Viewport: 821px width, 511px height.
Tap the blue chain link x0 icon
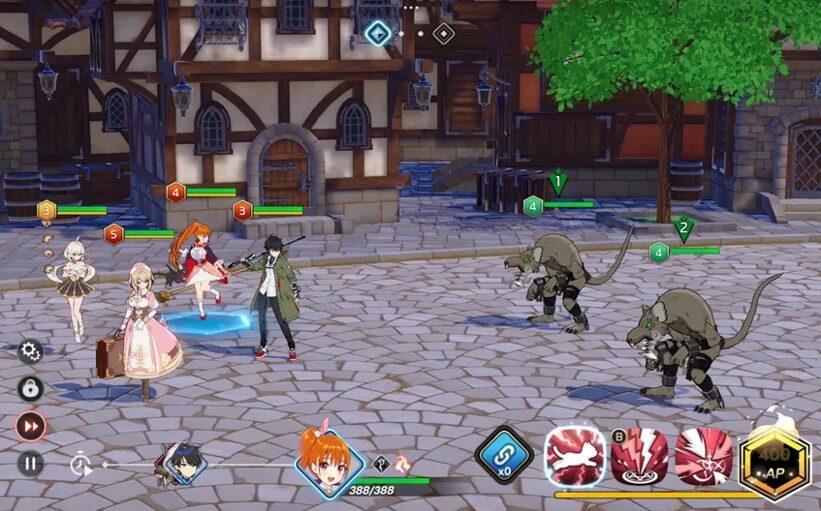pos(503,455)
